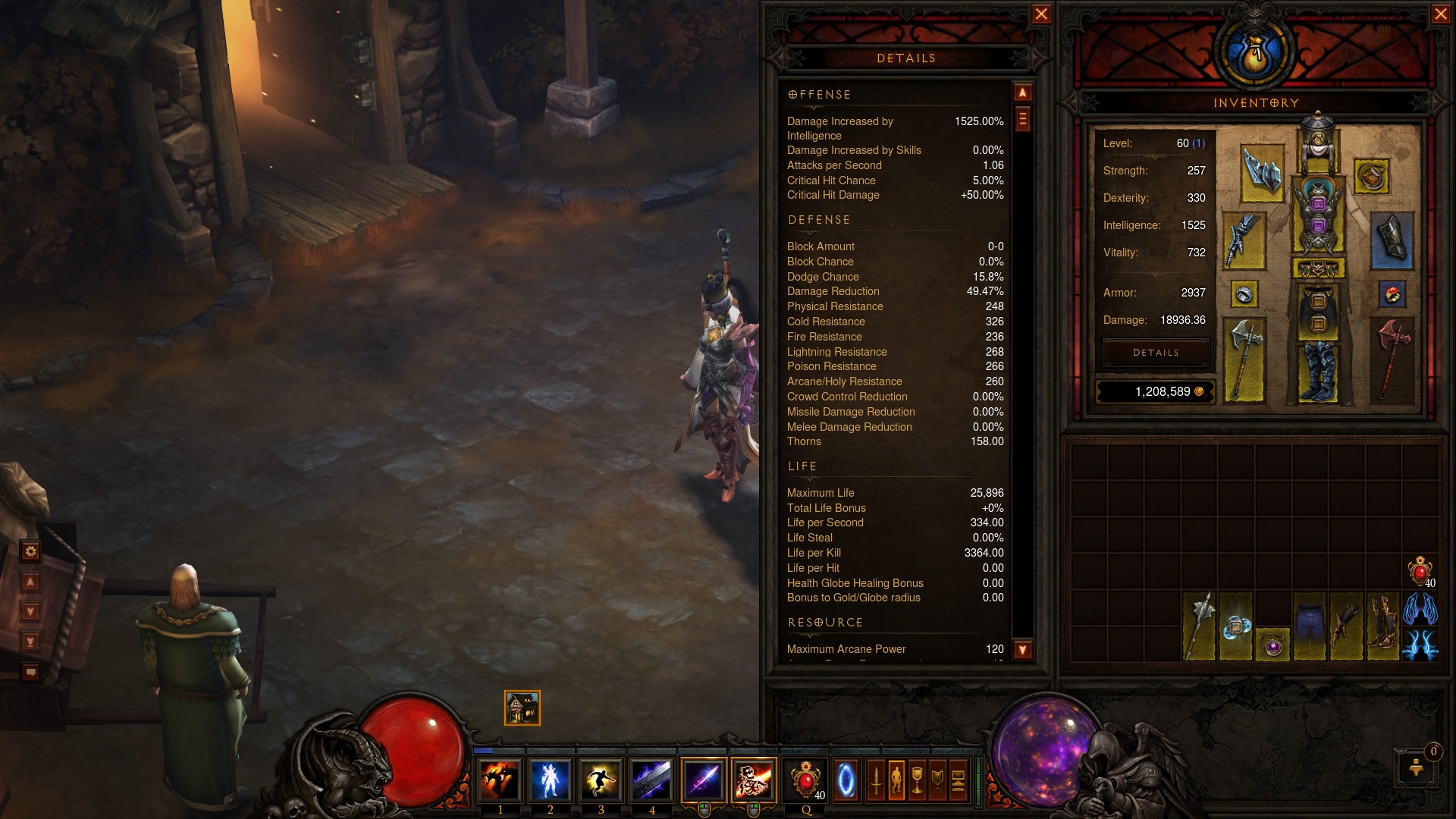Open the town portal on the action bar
This screenshot has height=819, width=1456.
[x=846, y=780]
